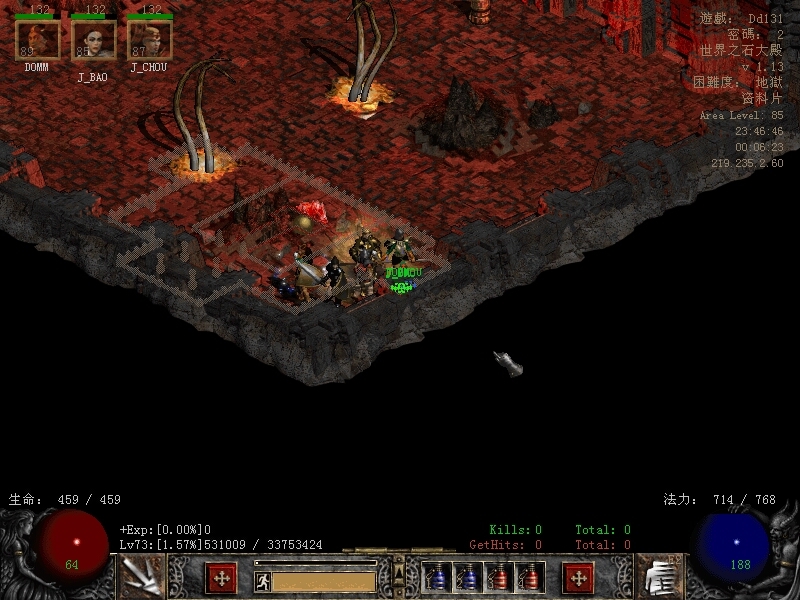Image resolution: width=800 pixels, height=600 pixels.
Task: Select J_BAO's party portrait
Action: pos(93,40)
